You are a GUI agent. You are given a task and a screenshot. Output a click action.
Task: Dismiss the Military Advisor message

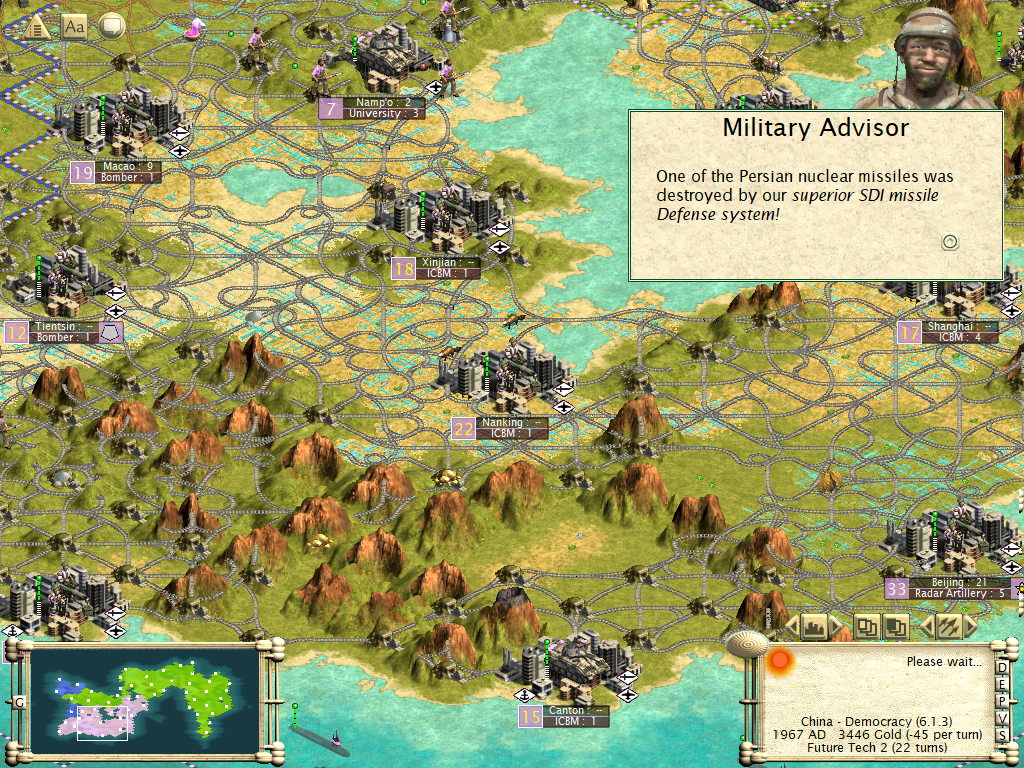[950, 242]
